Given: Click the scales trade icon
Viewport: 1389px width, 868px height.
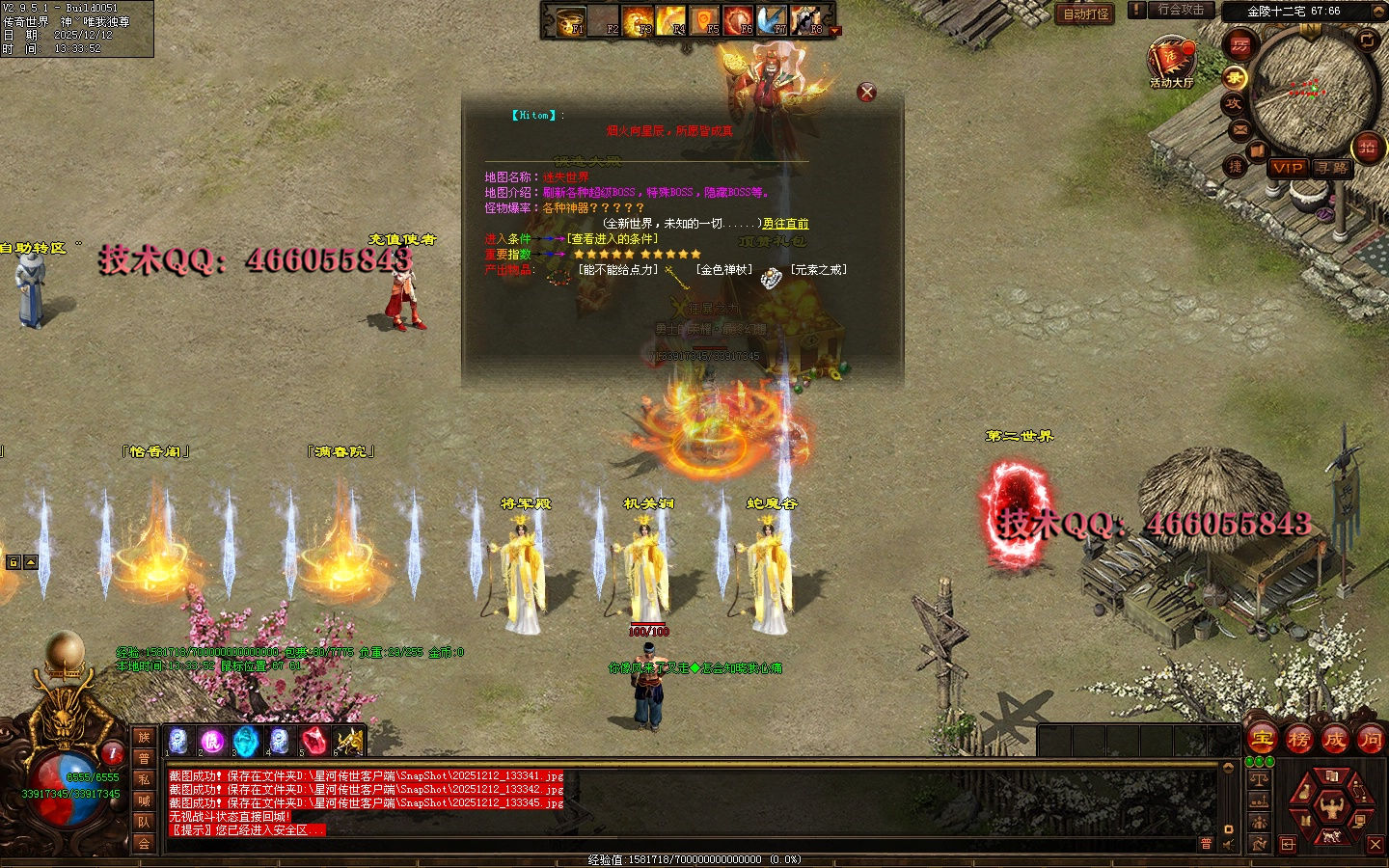Looking at the screenshot, I should 1259,777.
